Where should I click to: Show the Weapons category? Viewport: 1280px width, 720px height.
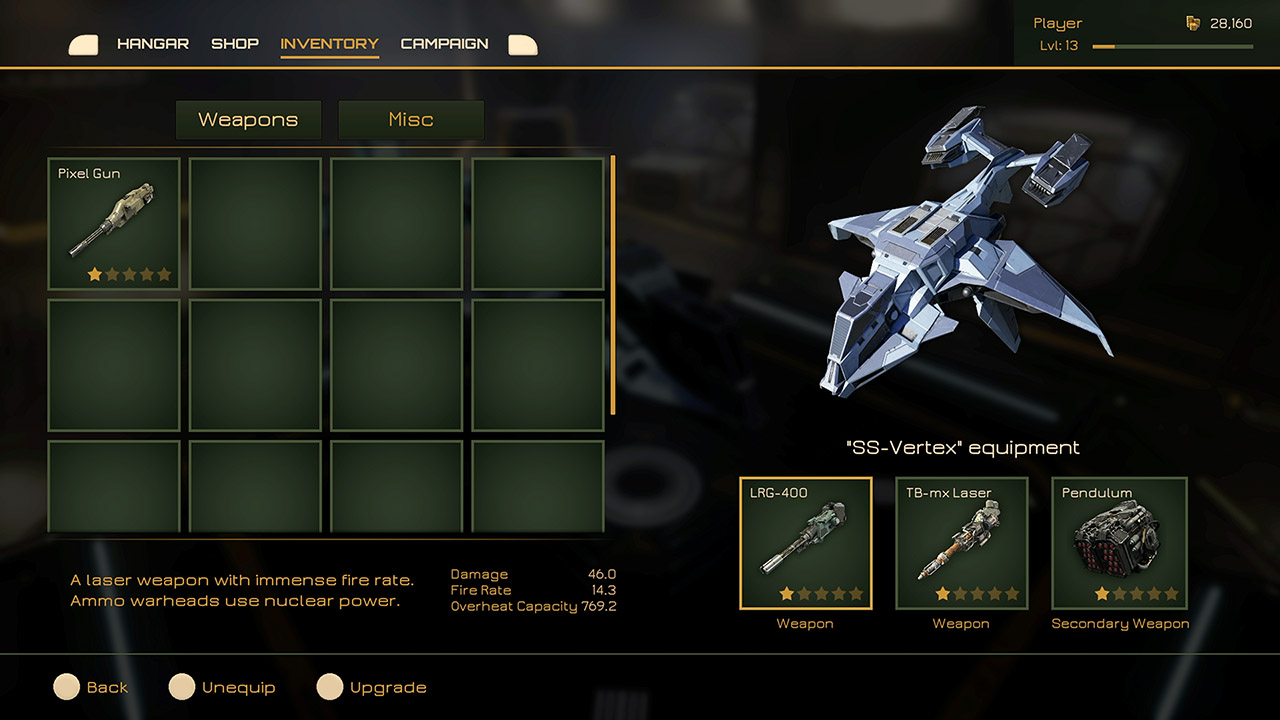pos(248,119)
